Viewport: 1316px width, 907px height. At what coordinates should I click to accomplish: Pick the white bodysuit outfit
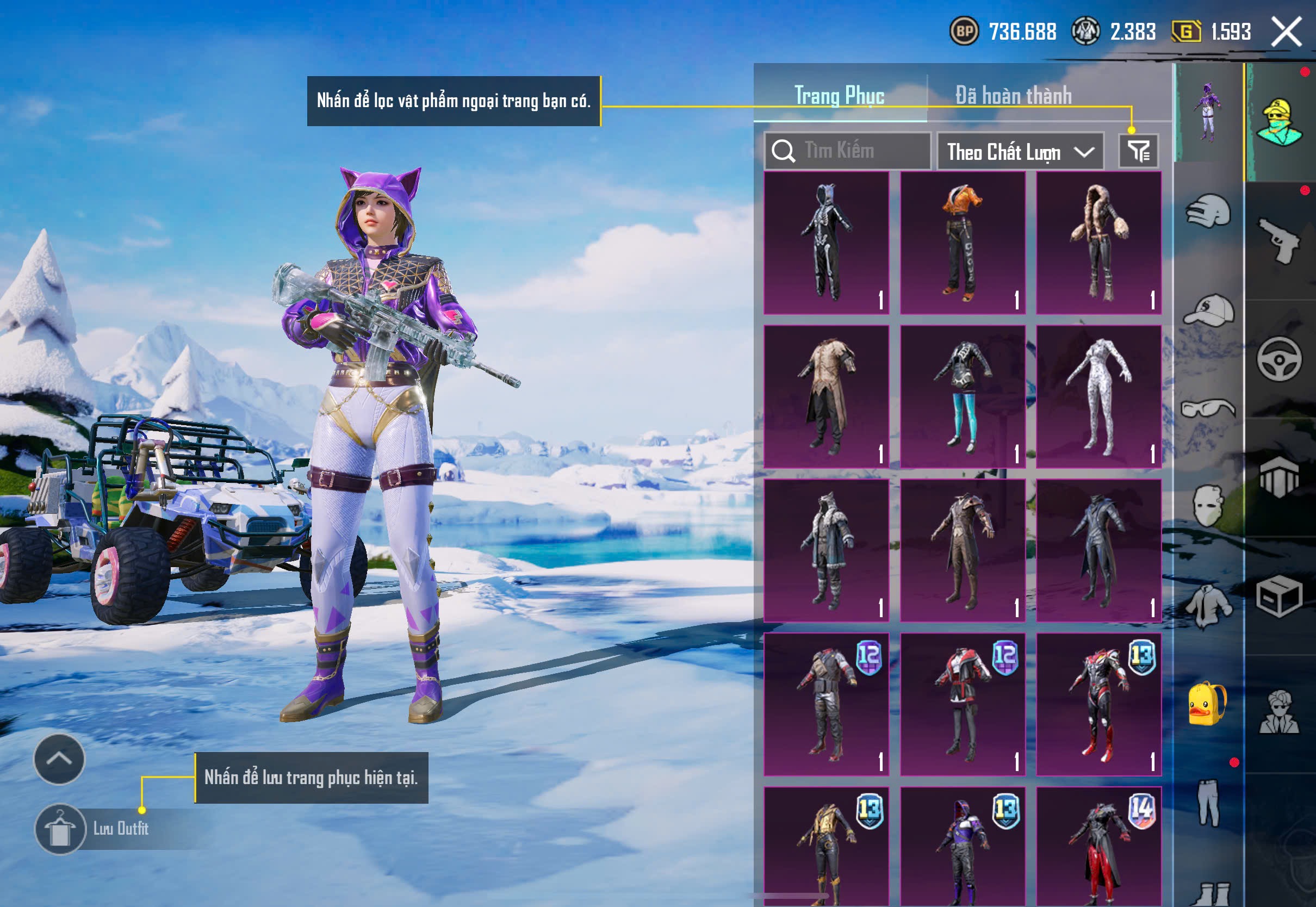pyautogui.click(x=1098, y=396)
